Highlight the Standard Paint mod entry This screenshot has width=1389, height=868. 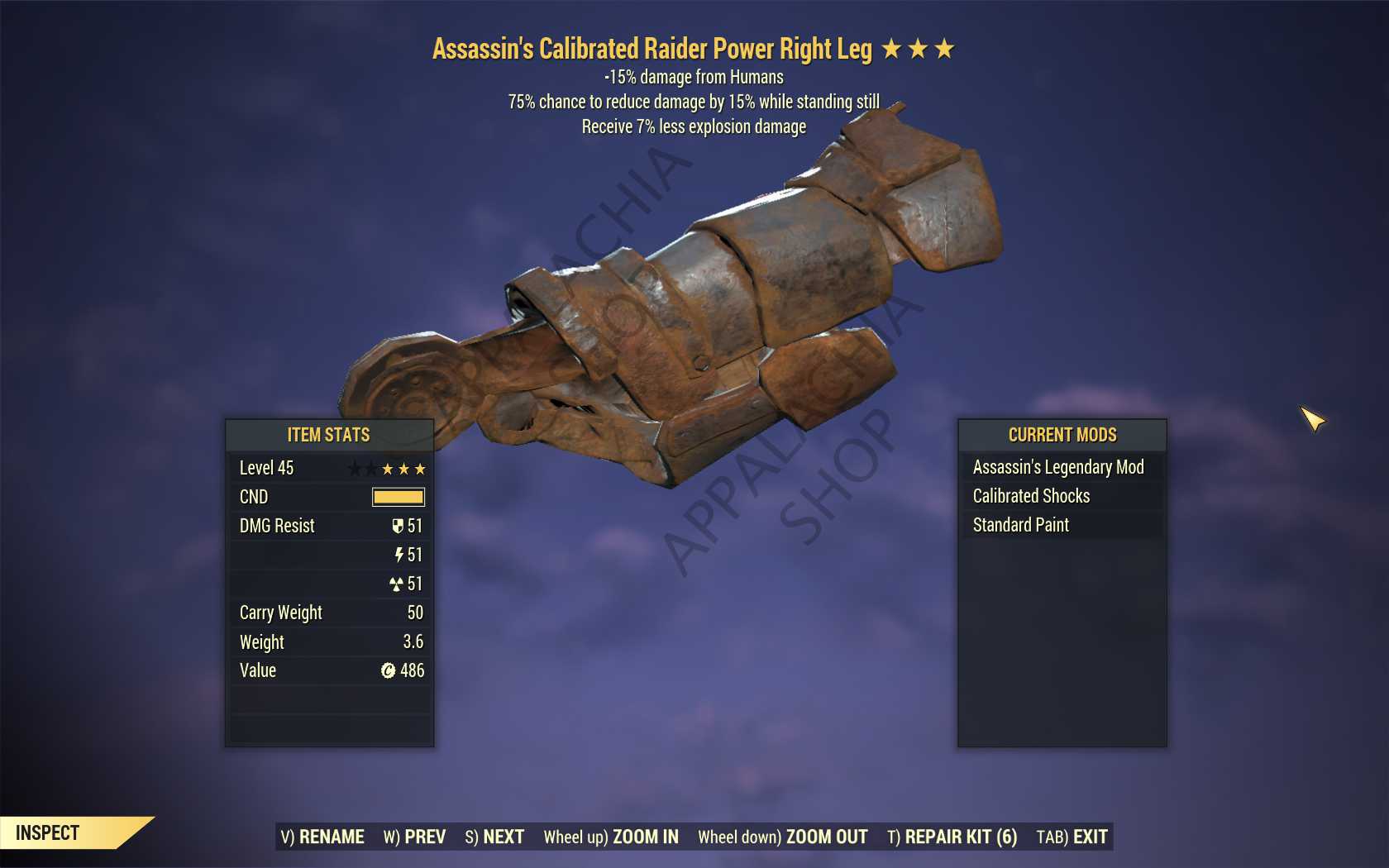click(1020, 525)
